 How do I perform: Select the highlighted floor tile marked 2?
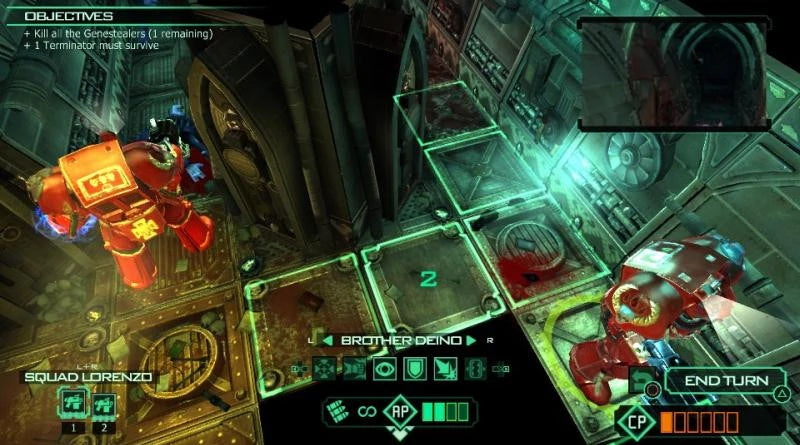click(x=428, y=278)
